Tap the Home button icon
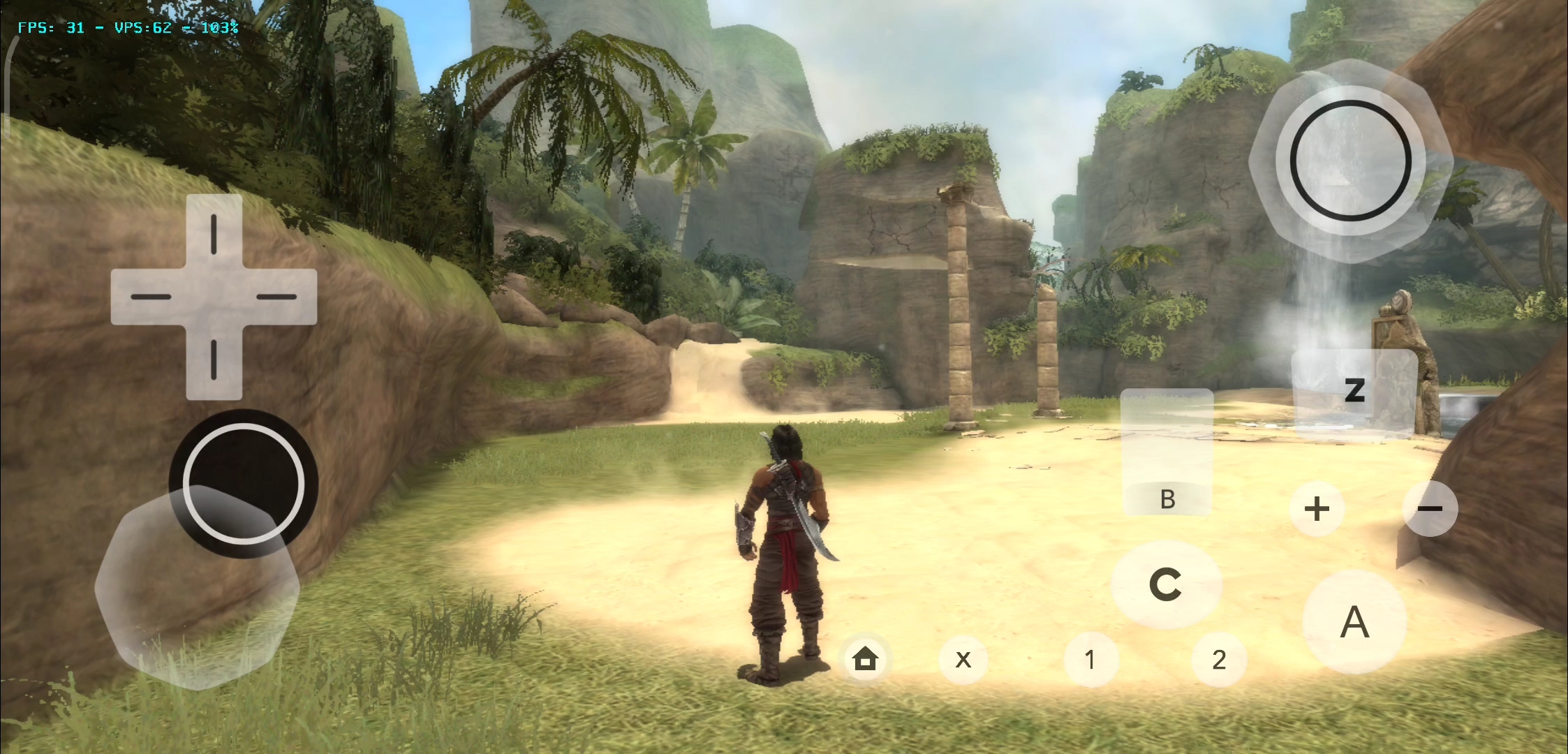Image resolution: width=1568 pixels, height=754 pixels. click(x=866, y=659)
